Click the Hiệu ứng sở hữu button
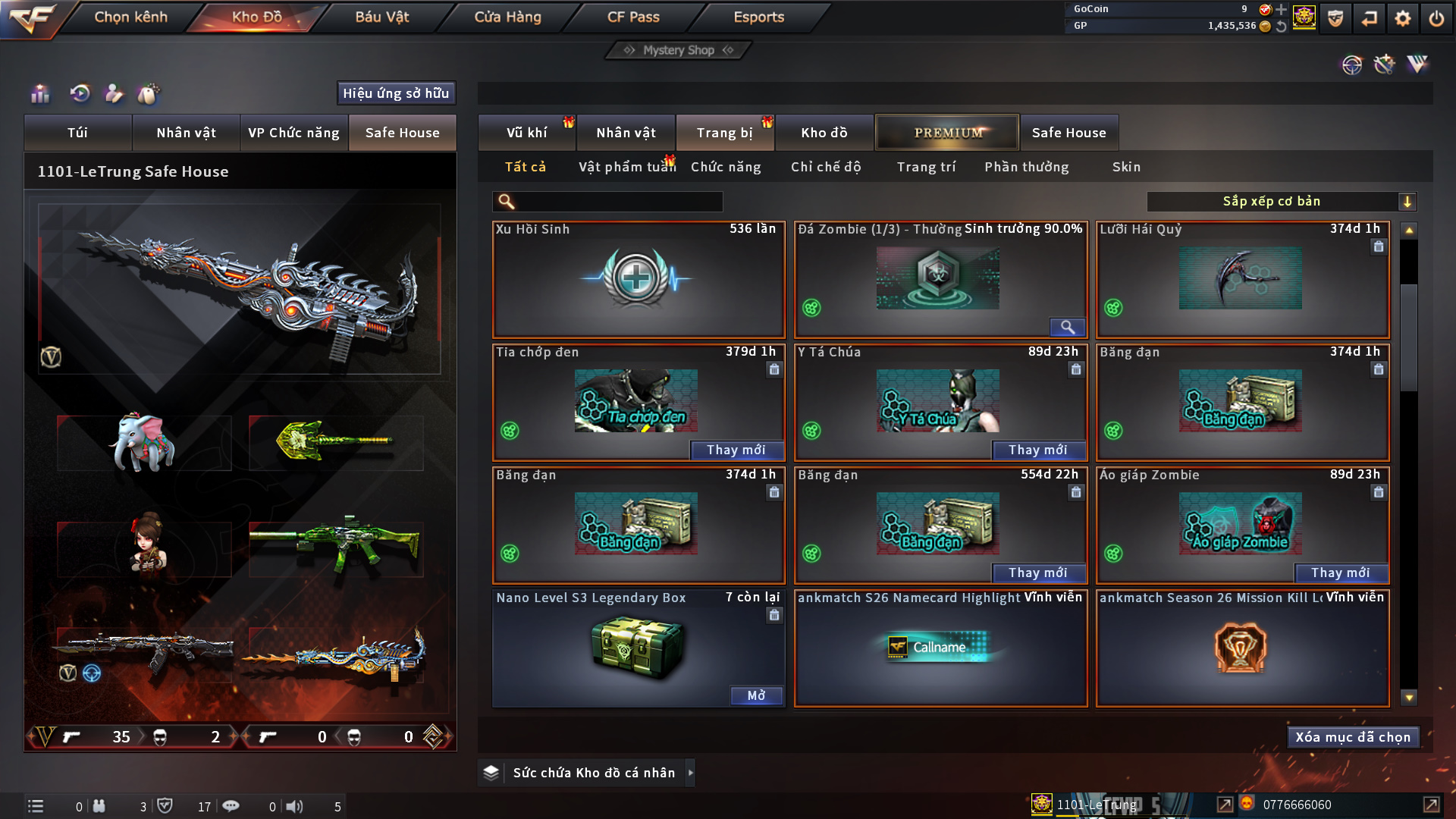Viewport: 1456px width, 819px height. [396, 93]
